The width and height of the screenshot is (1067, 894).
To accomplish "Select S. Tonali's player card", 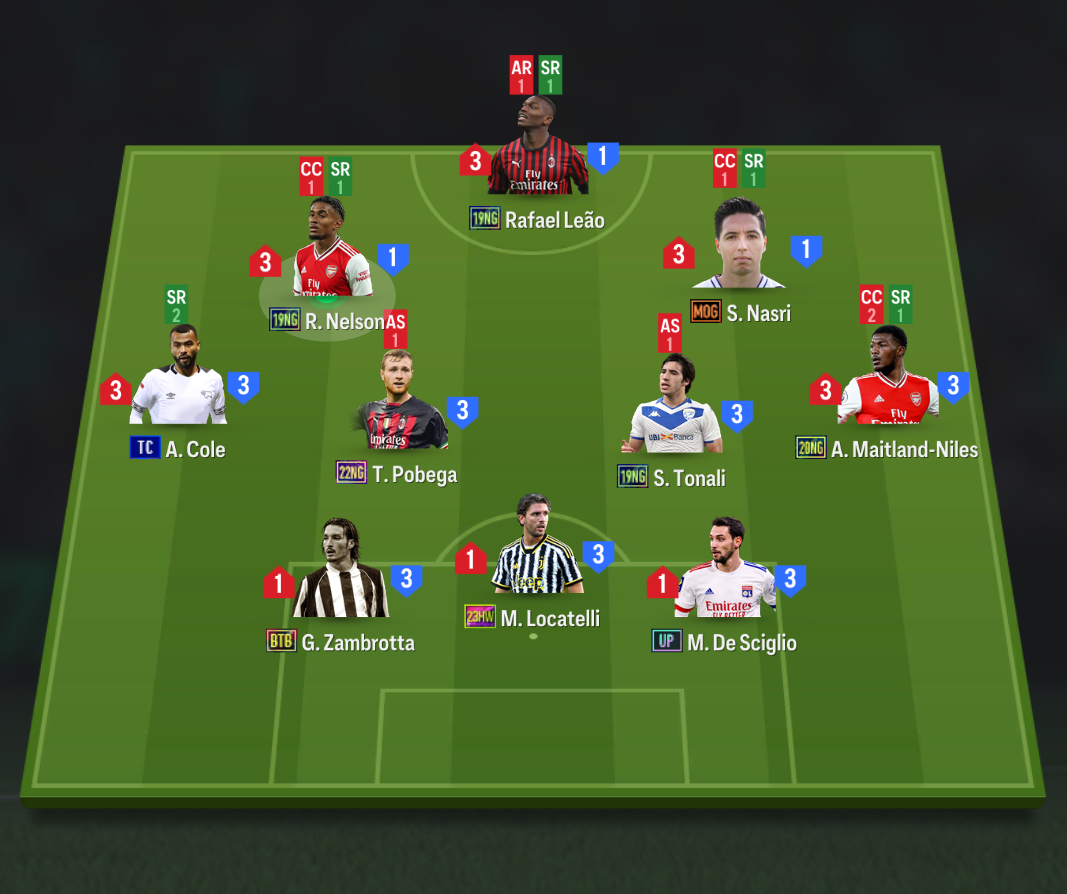I will [x=675, y=408].
